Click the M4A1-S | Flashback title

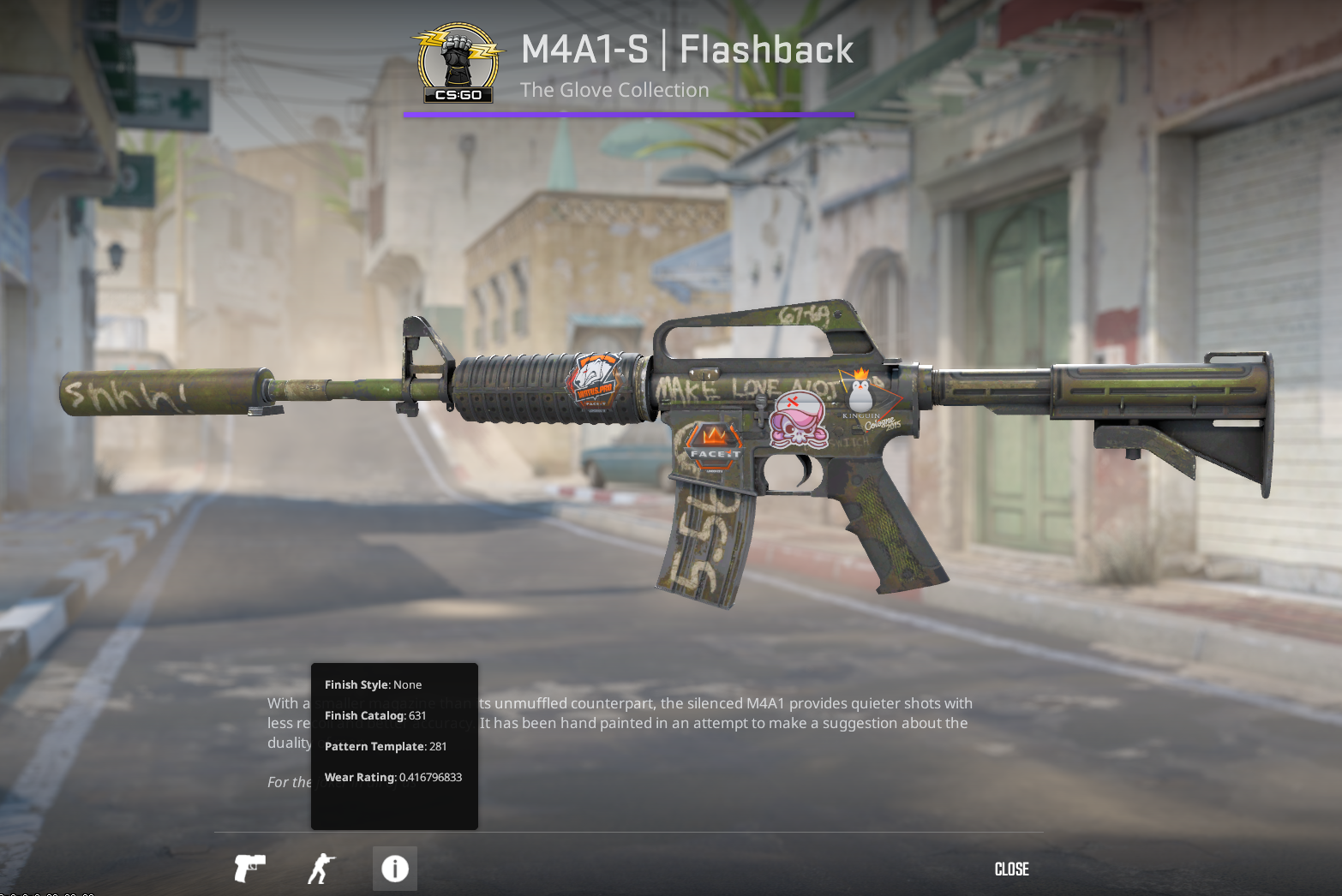(x=686, y=50)
